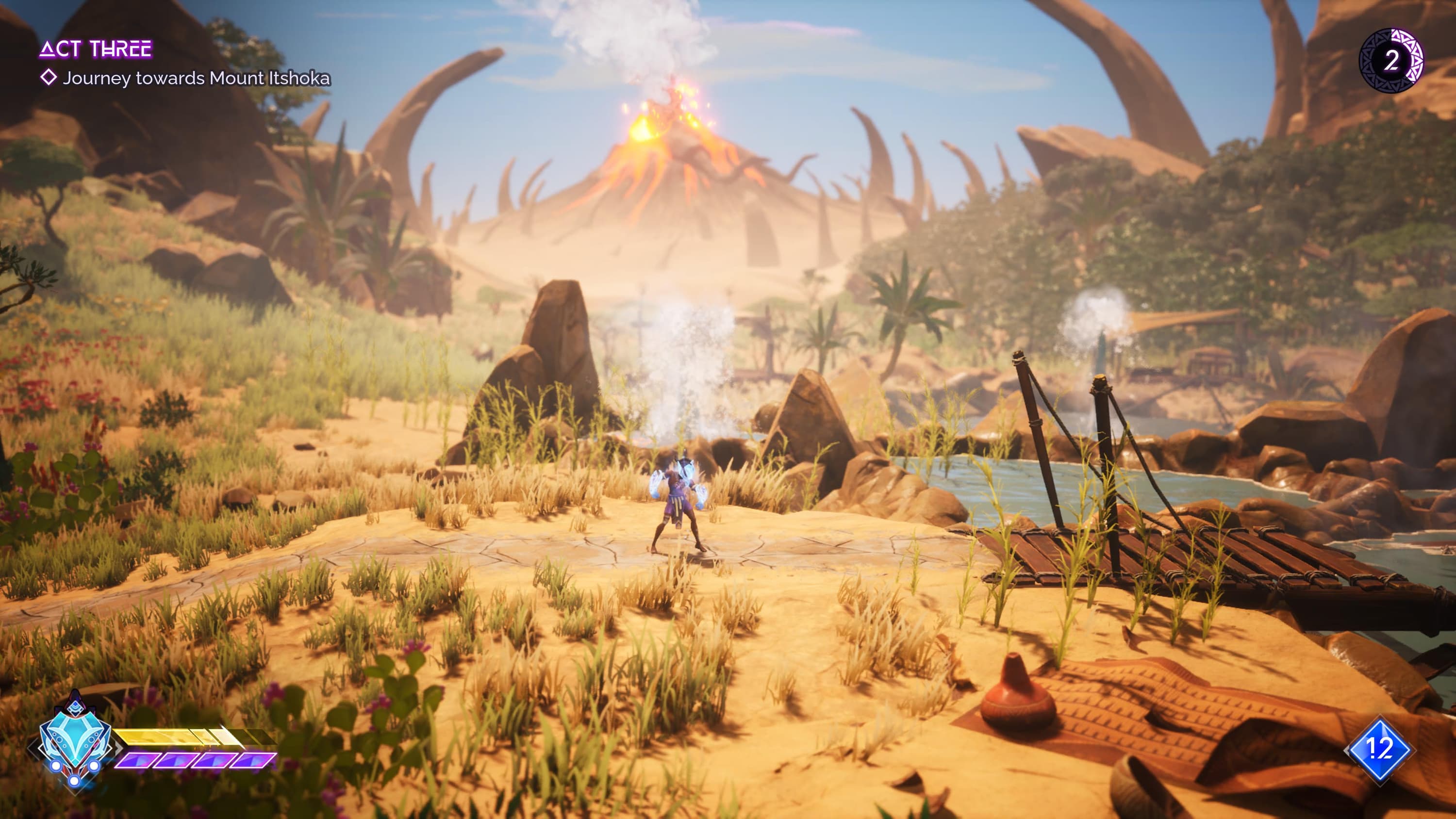Click the Act Three chapter heading

(96, 49)
